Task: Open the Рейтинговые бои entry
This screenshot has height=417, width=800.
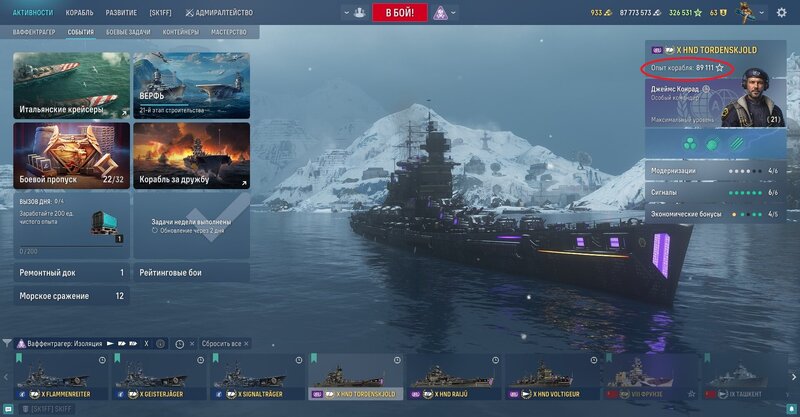Action: tap(191, 272)
